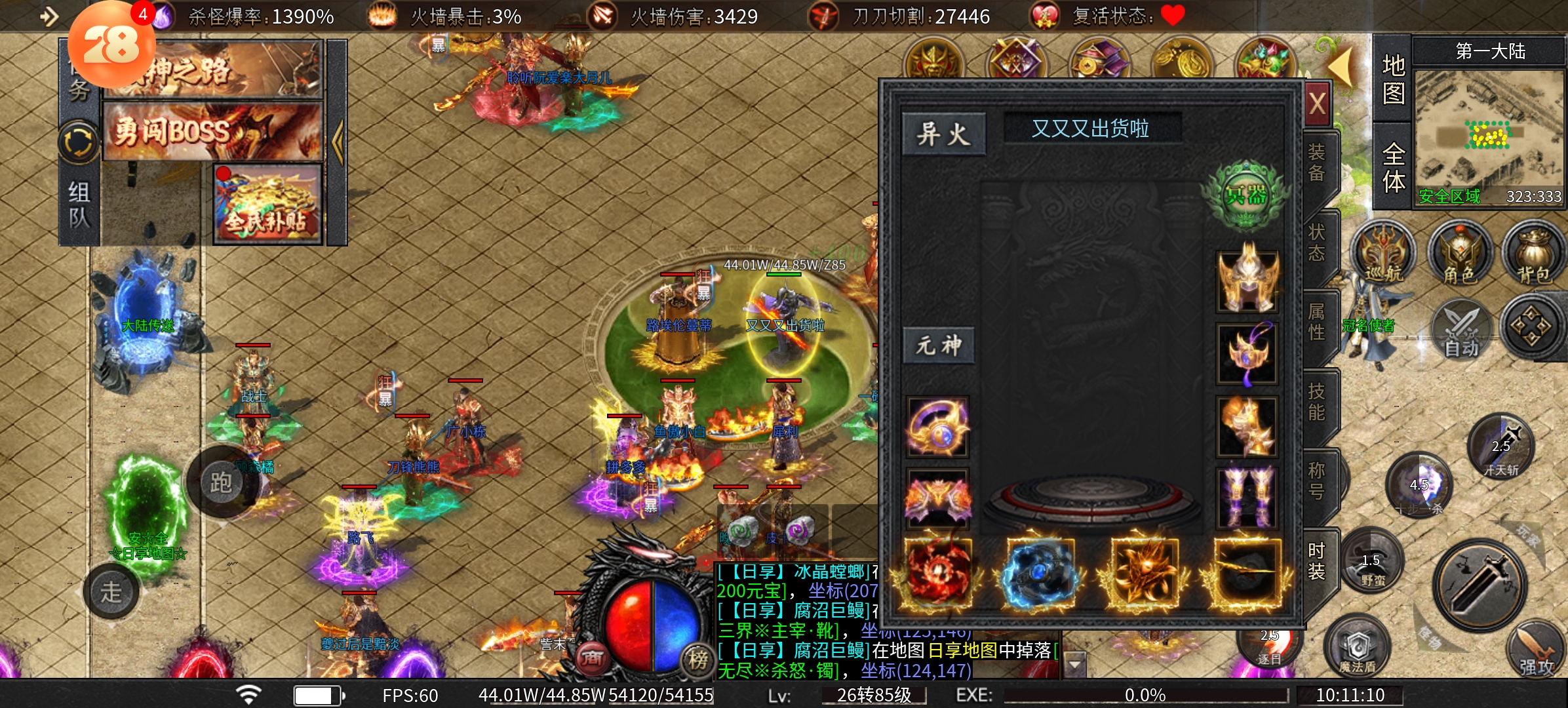Open the 地图 map button

1392,79
